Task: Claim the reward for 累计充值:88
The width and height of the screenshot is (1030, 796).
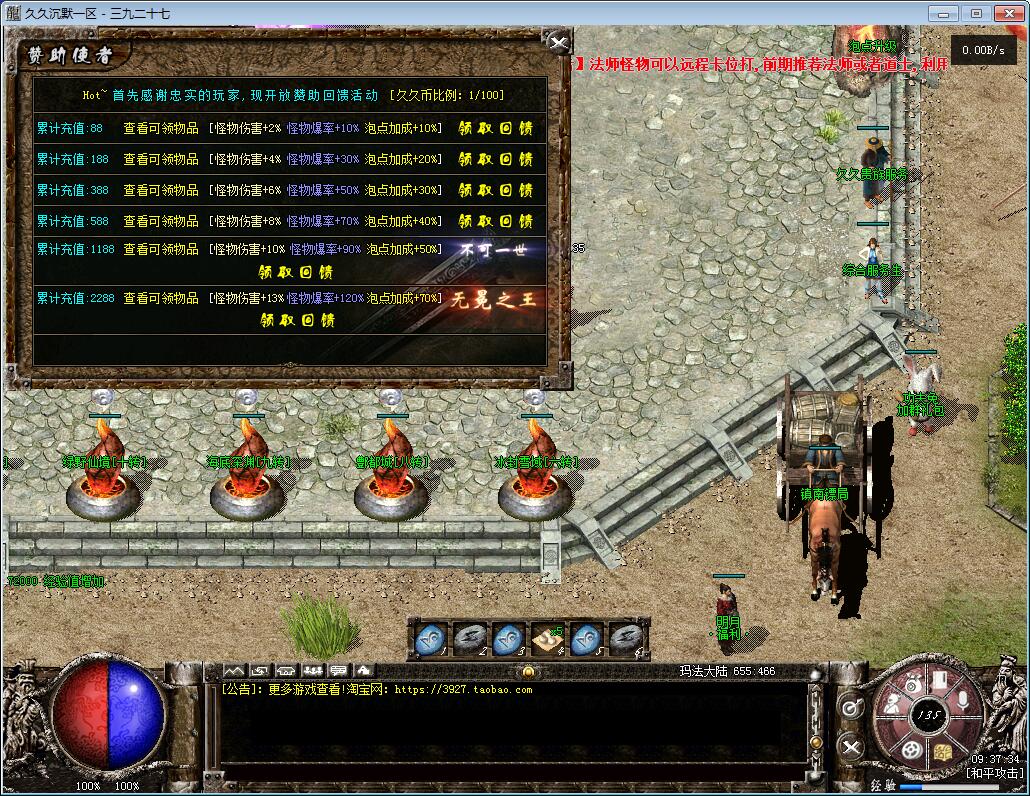Action: [x=496, y=128]
